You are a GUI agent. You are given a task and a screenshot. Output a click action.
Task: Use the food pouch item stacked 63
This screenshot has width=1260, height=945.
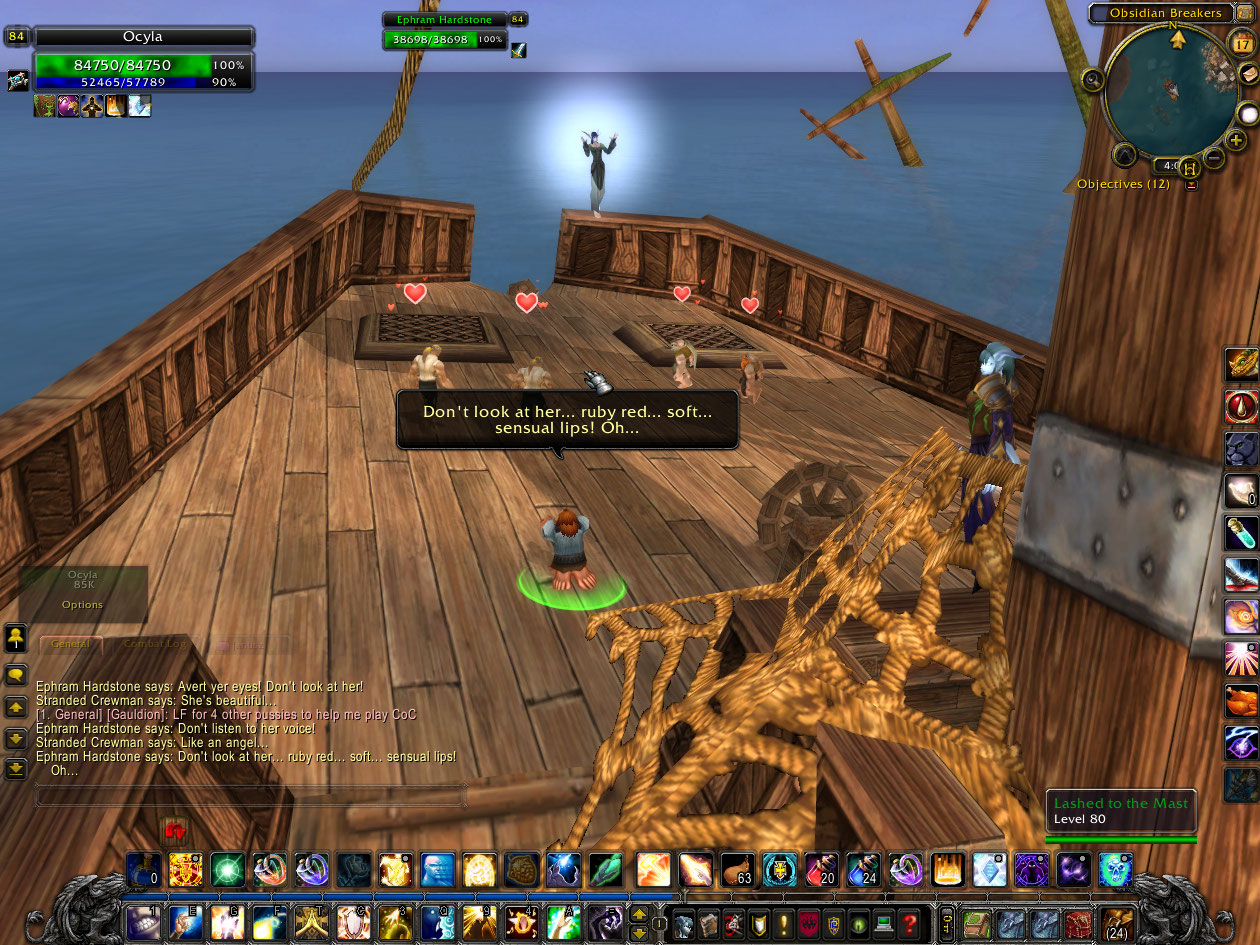pyautogui.click(x=737, y=870)
